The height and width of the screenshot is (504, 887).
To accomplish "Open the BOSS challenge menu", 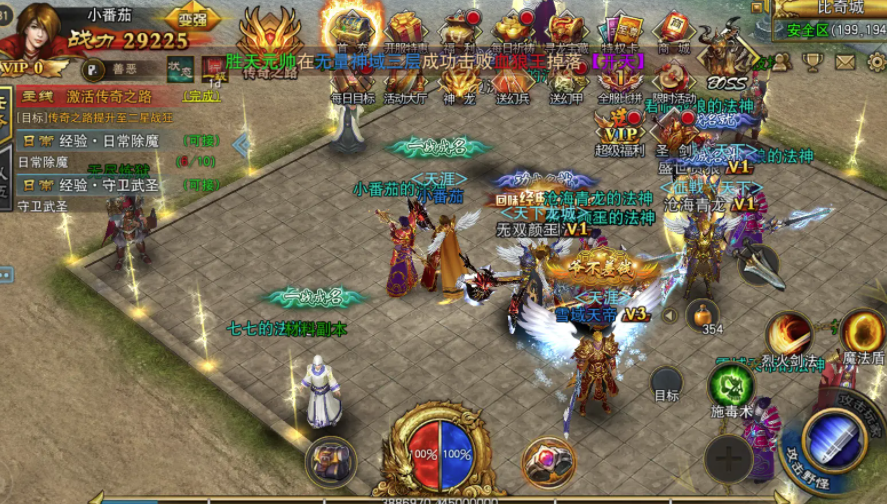I will point(724,60).
